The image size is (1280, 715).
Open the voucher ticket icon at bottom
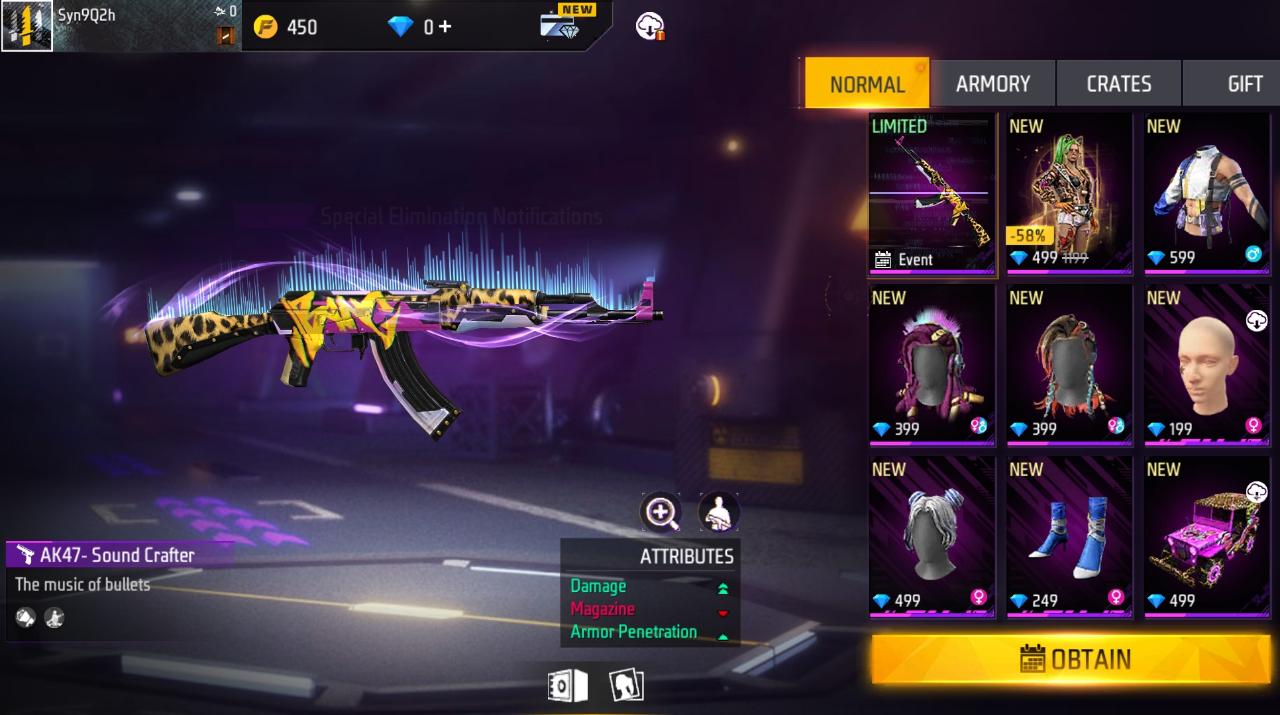566,686
